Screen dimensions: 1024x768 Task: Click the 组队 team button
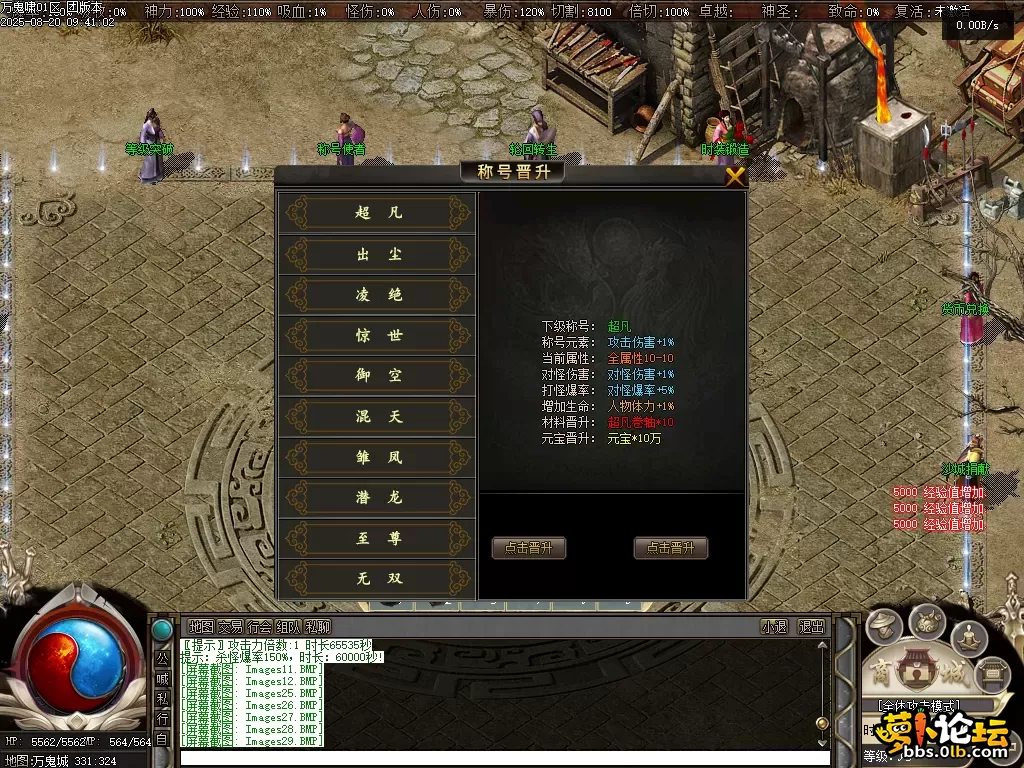(x=288, y=627)
